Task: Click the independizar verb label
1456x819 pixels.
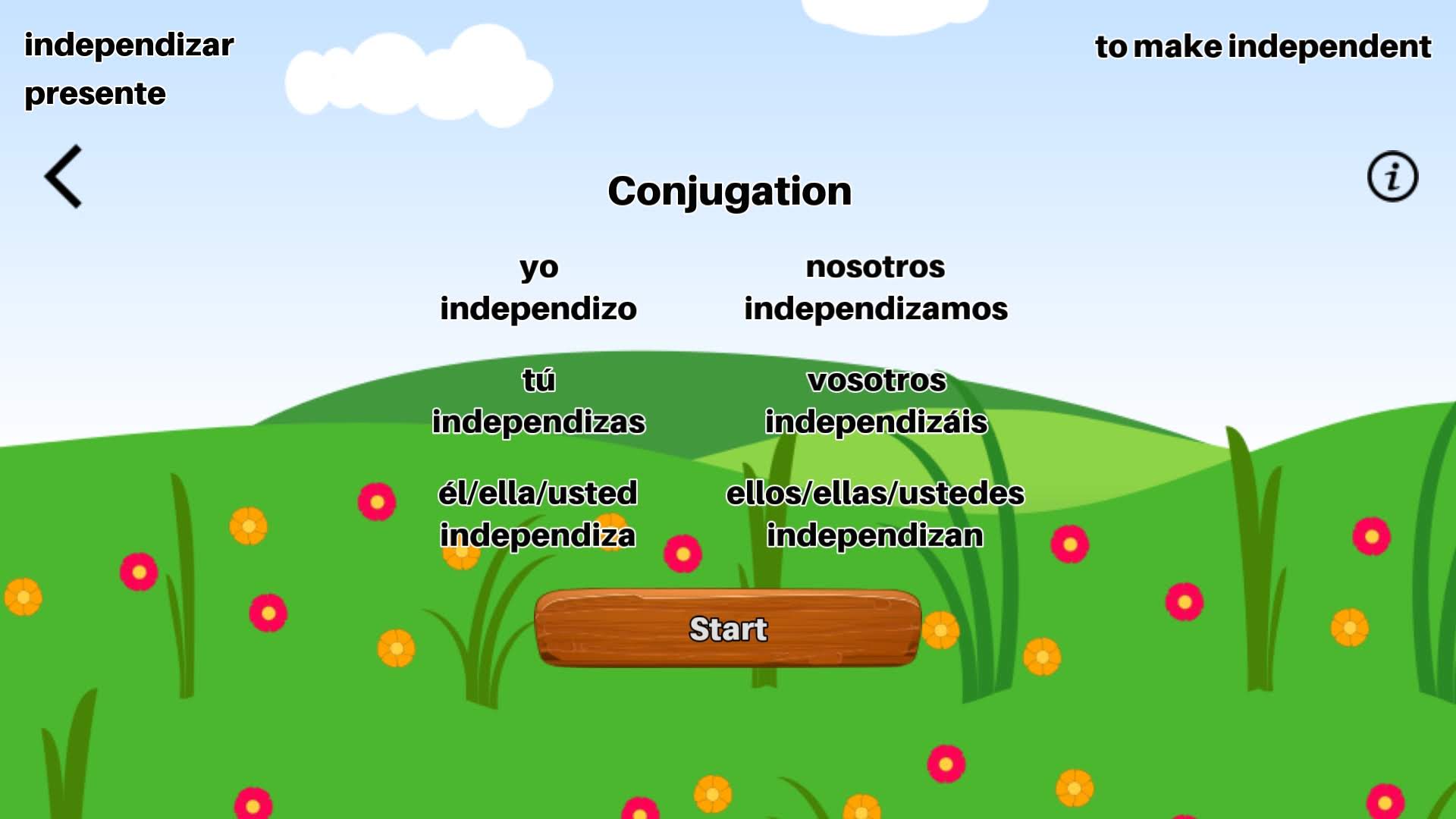Action: 128,44
